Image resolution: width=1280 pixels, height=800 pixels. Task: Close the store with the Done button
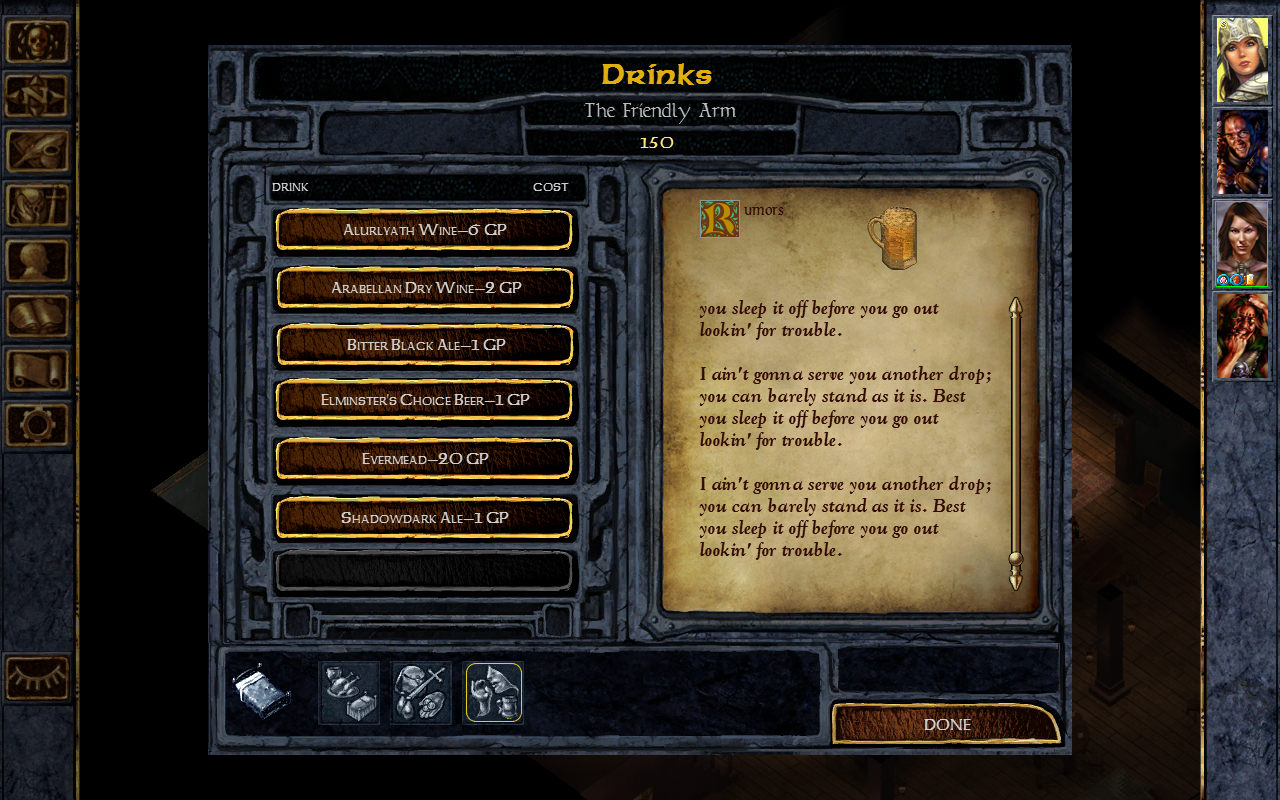tap(945, 724)
